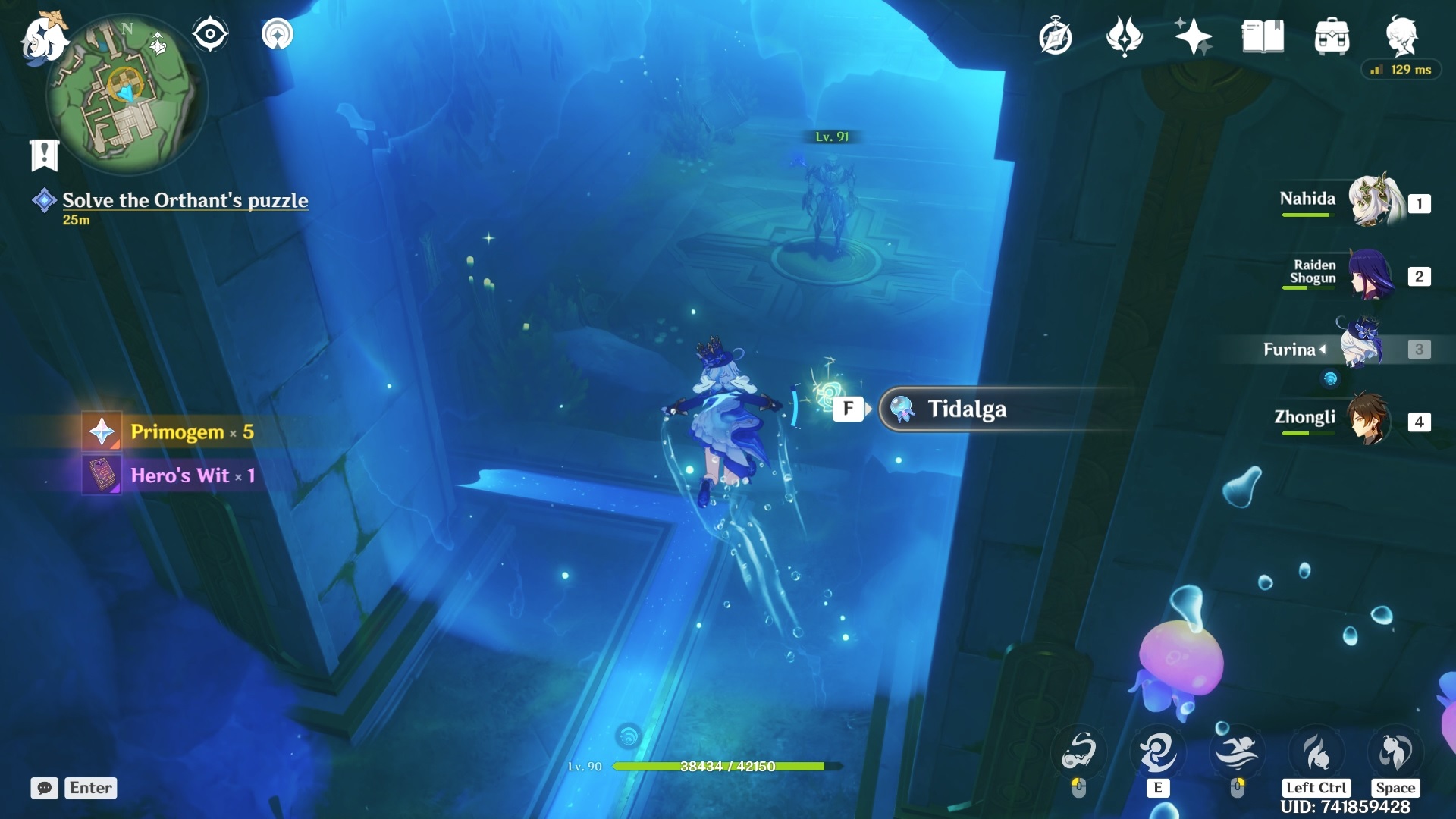Toggle the elemental sight eye icon
This screenshot has height=819, width=1456.
pos(210,34)
